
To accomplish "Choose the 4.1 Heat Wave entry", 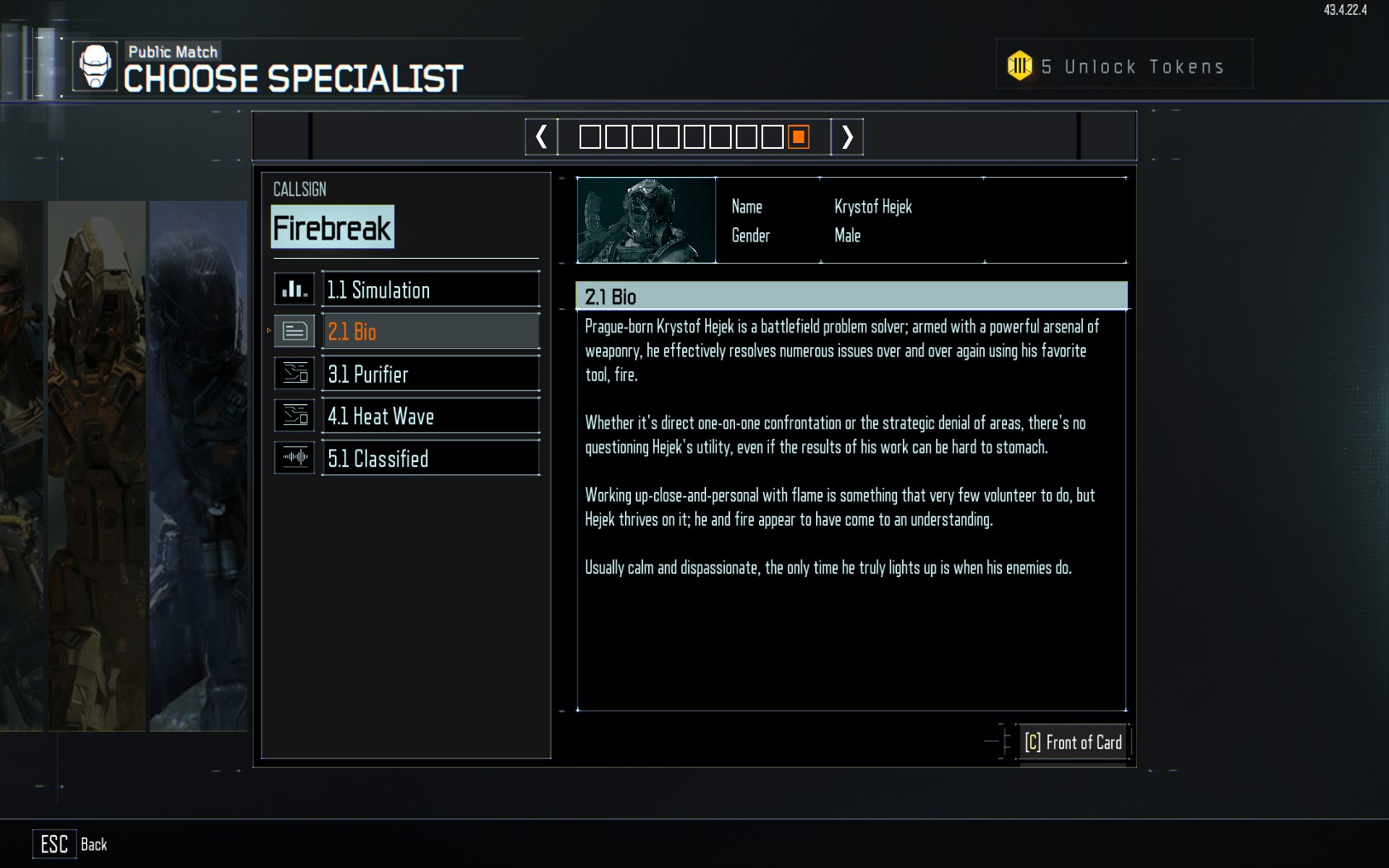I will (430, 417).
